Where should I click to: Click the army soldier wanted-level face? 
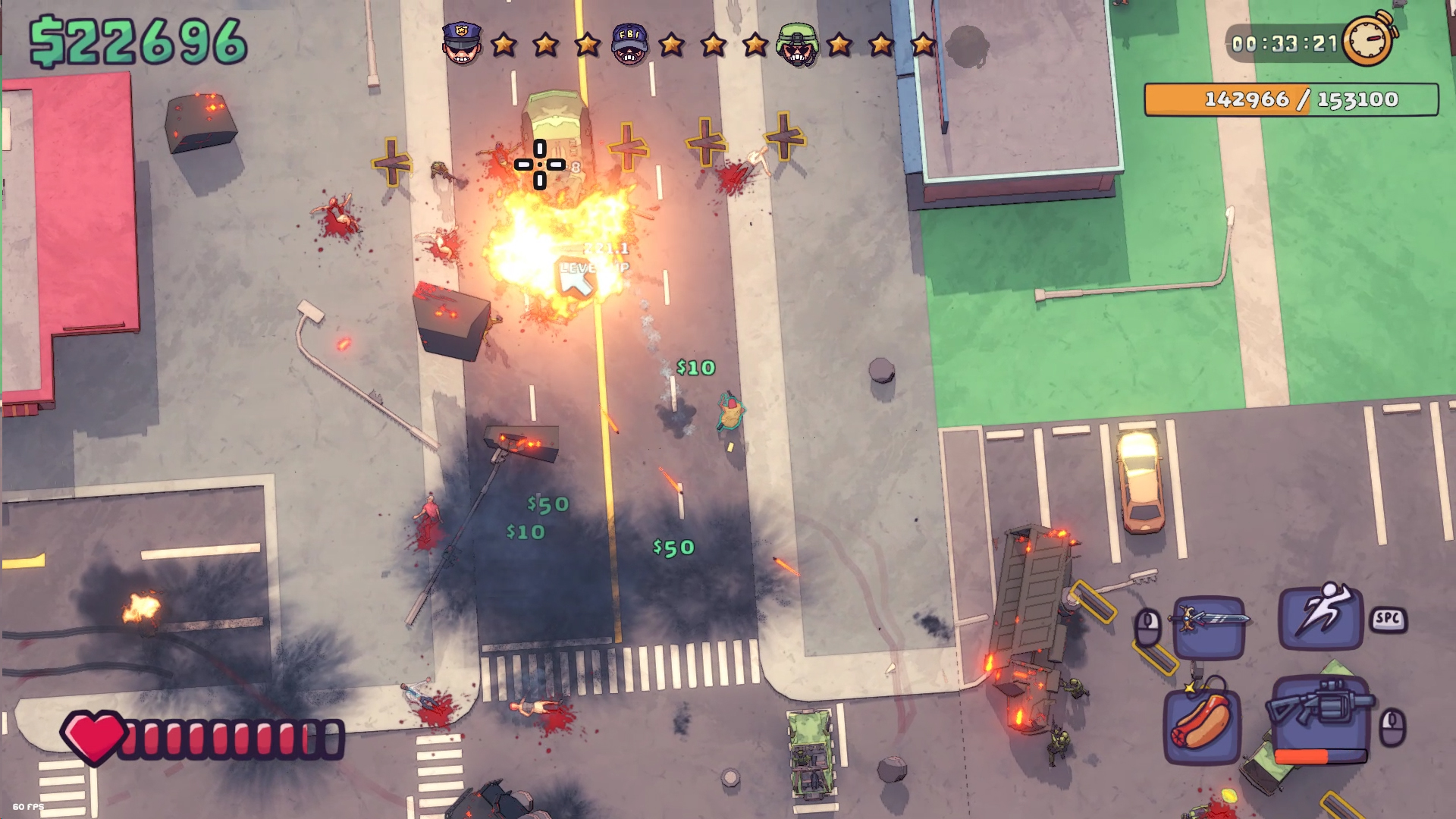[x=796, y=44]
